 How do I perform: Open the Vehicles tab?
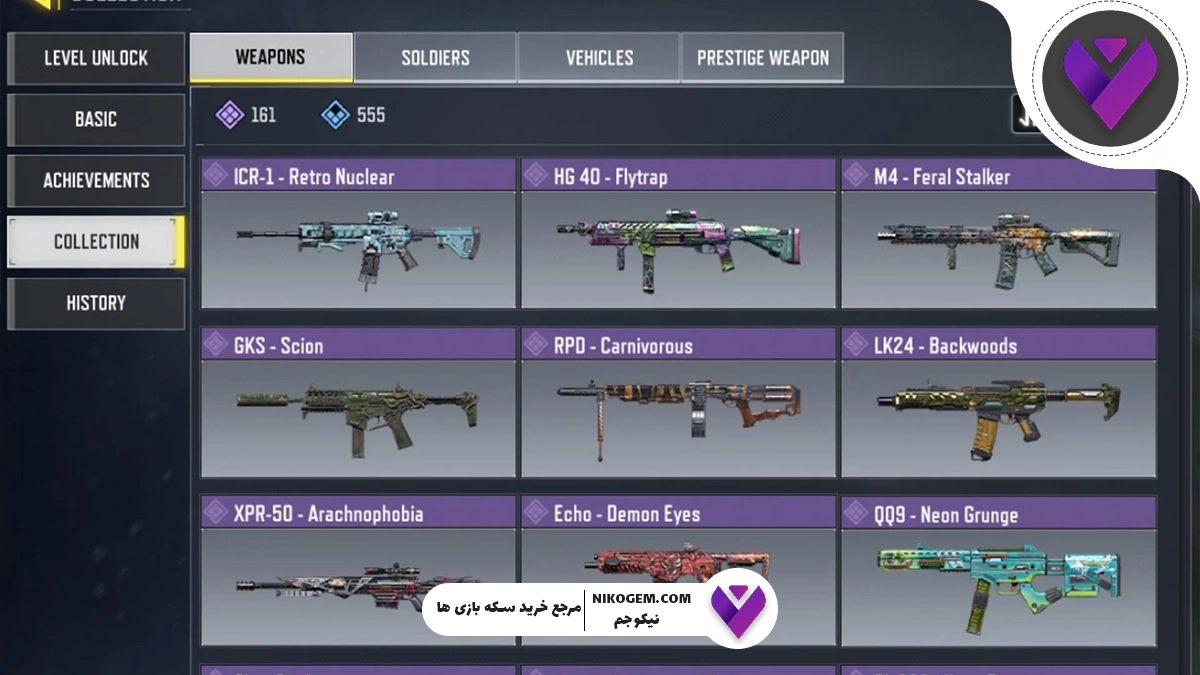coord(599,57)
